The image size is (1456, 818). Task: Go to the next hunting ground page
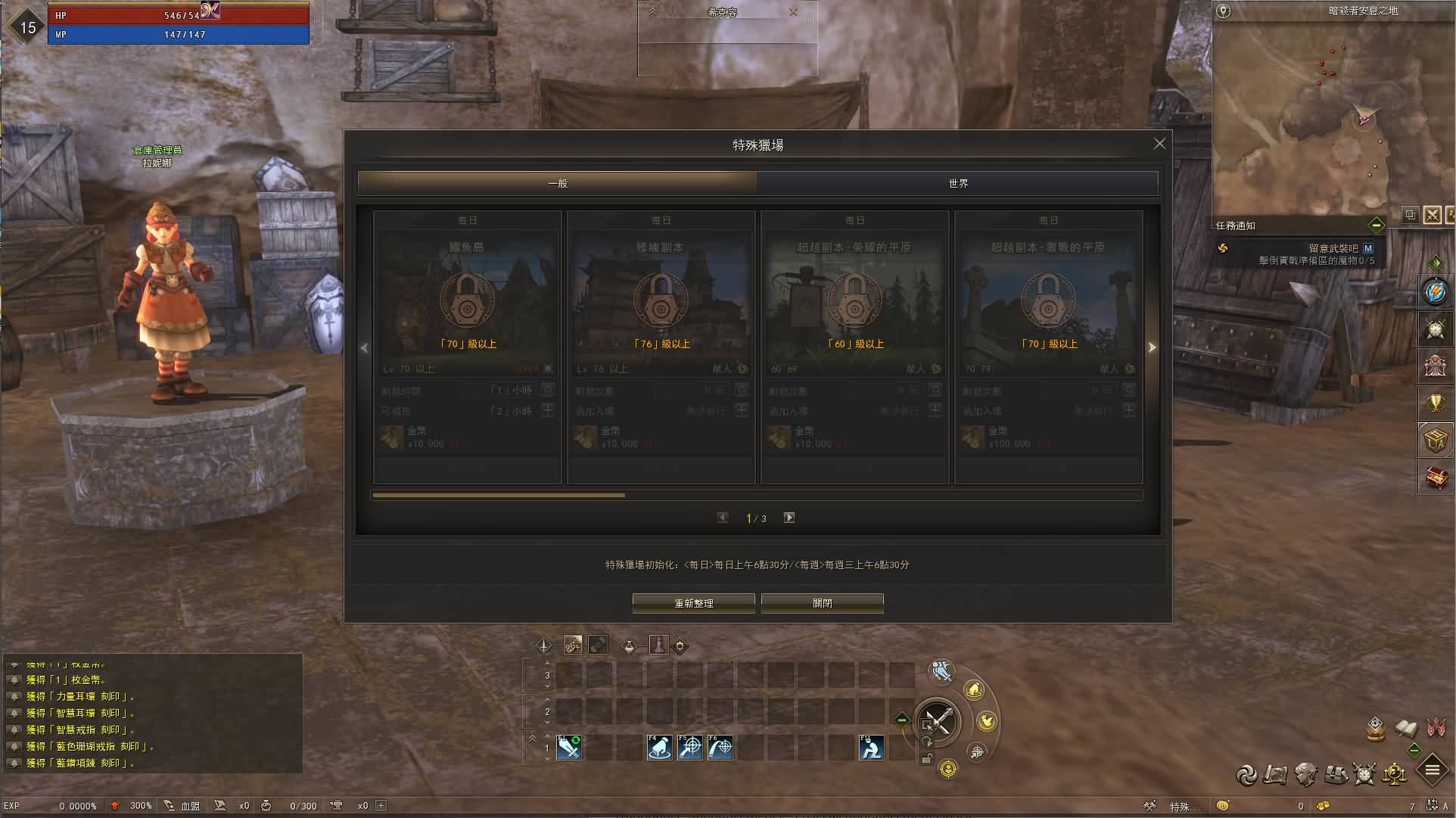click(789, 518)
